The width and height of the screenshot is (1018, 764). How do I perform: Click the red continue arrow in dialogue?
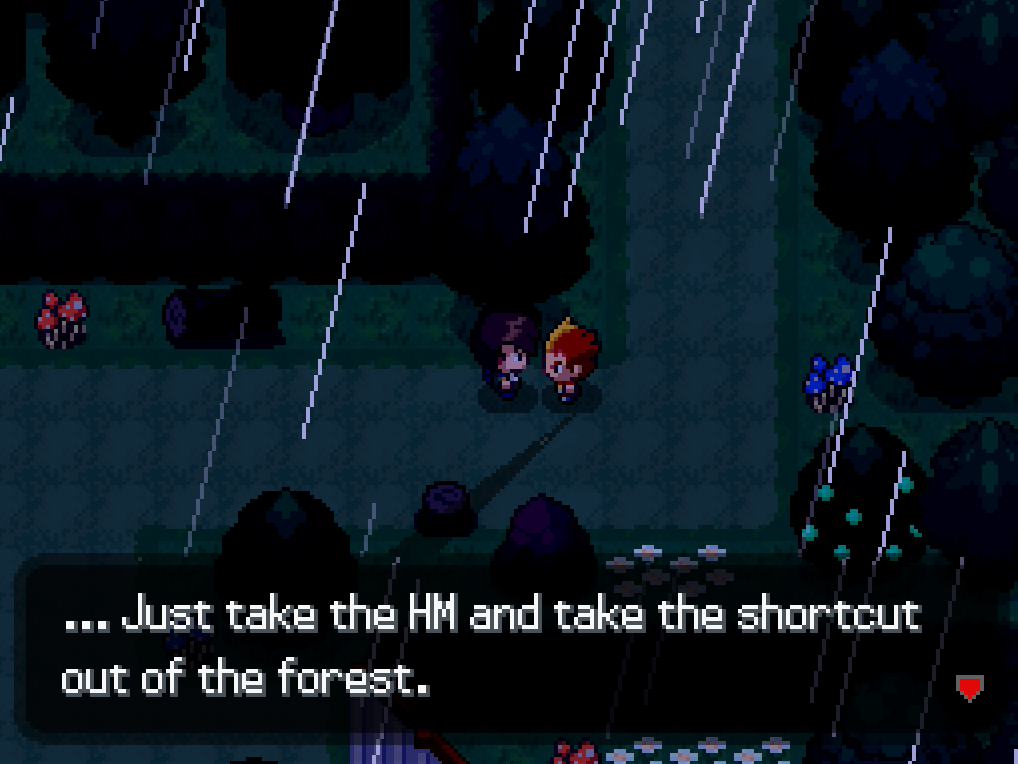[x=969, y=688]
